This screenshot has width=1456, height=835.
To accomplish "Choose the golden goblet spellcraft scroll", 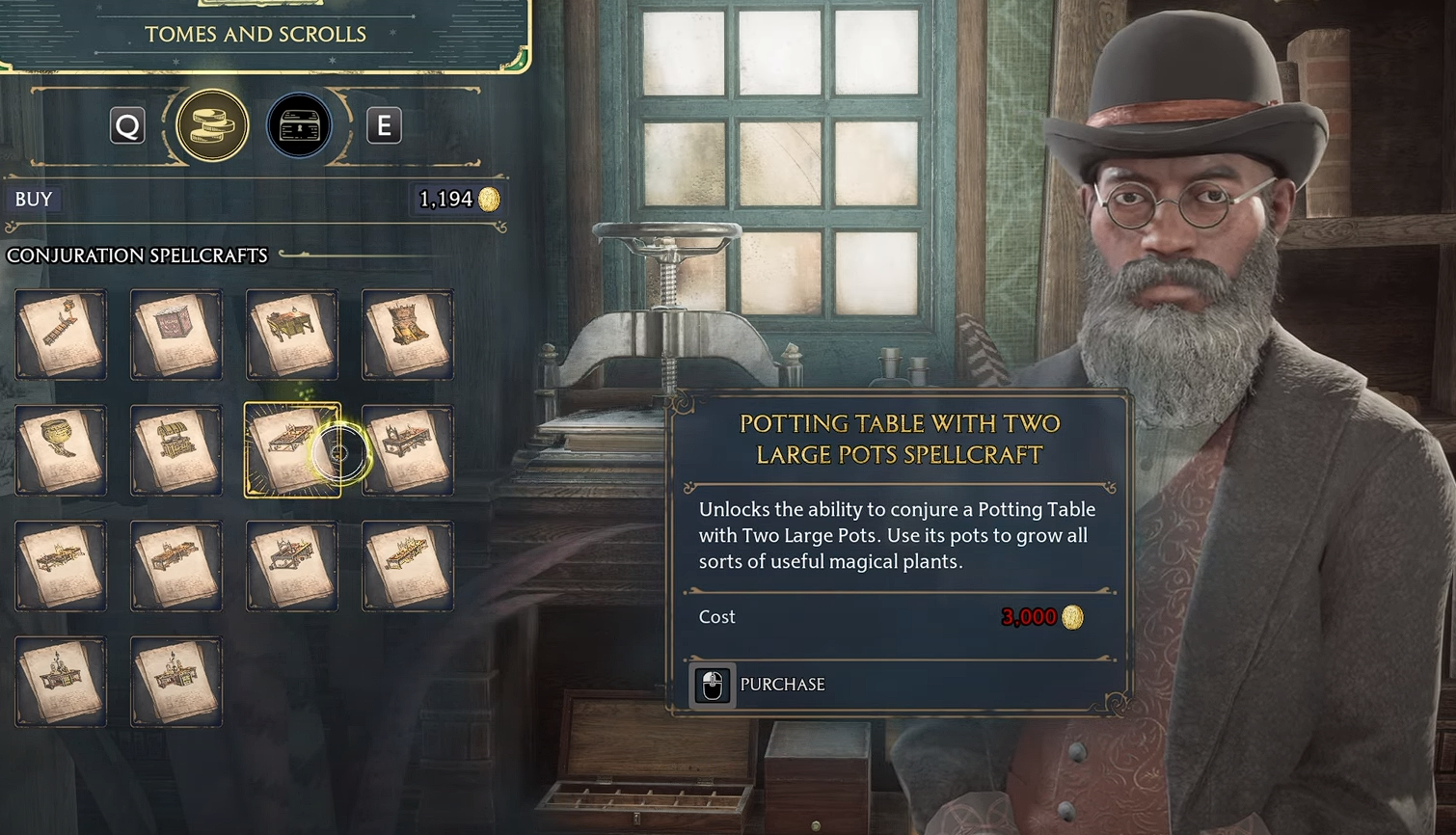I will coord(60,449).
